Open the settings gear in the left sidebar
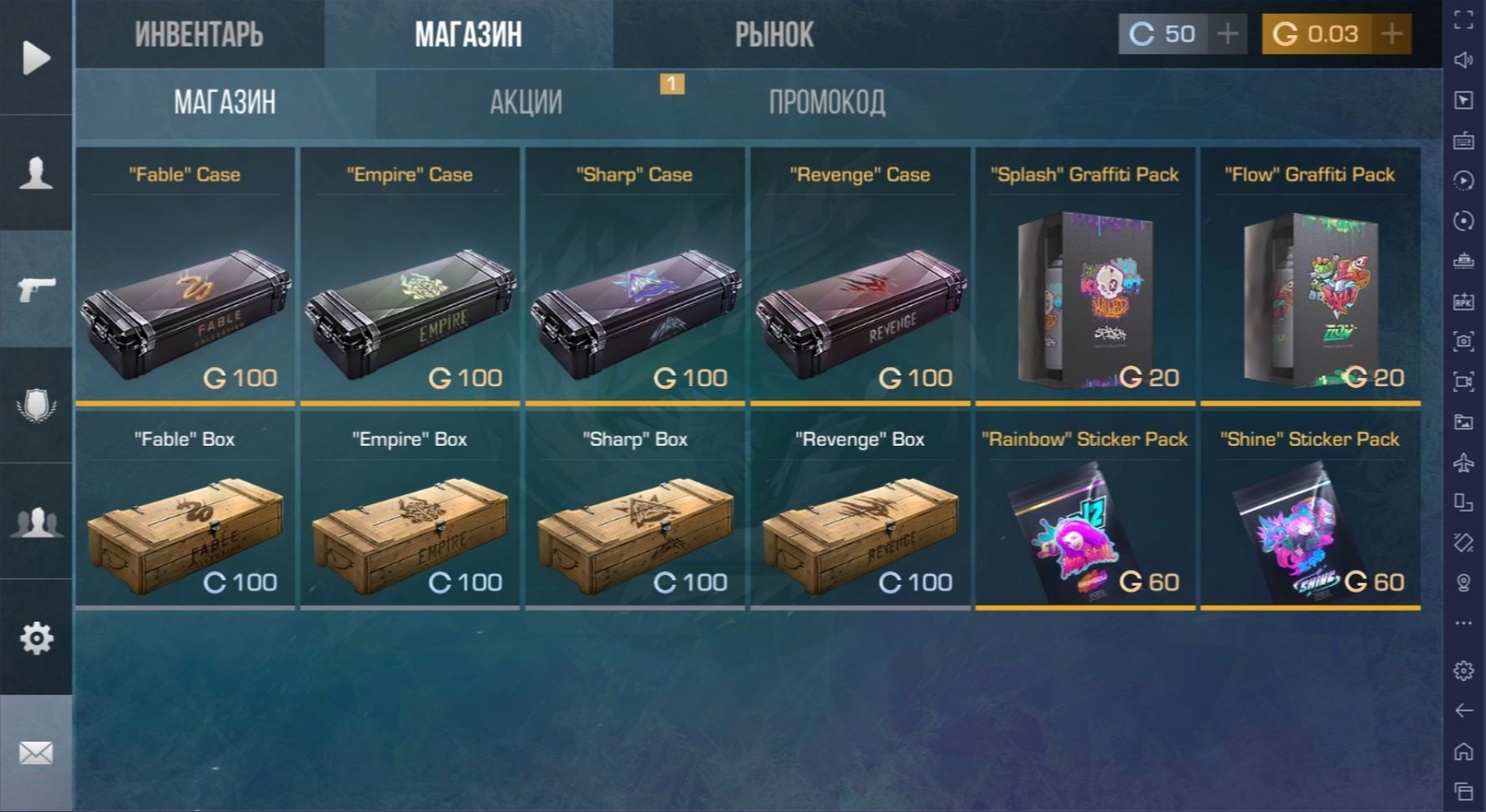The width and height of the screenshot is (1486, 812). 36,639
